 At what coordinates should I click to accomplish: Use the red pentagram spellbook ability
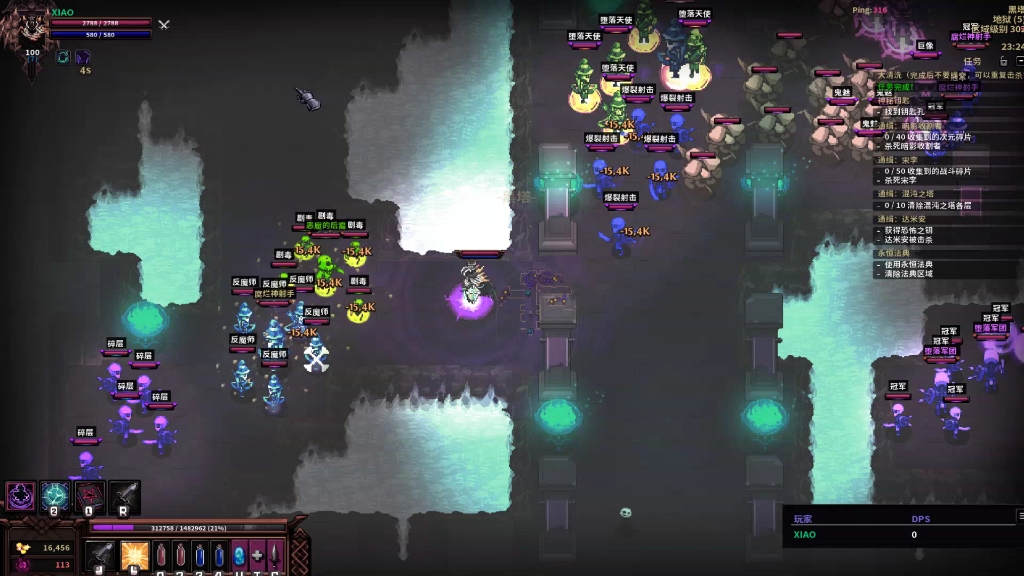coord(90,495)
